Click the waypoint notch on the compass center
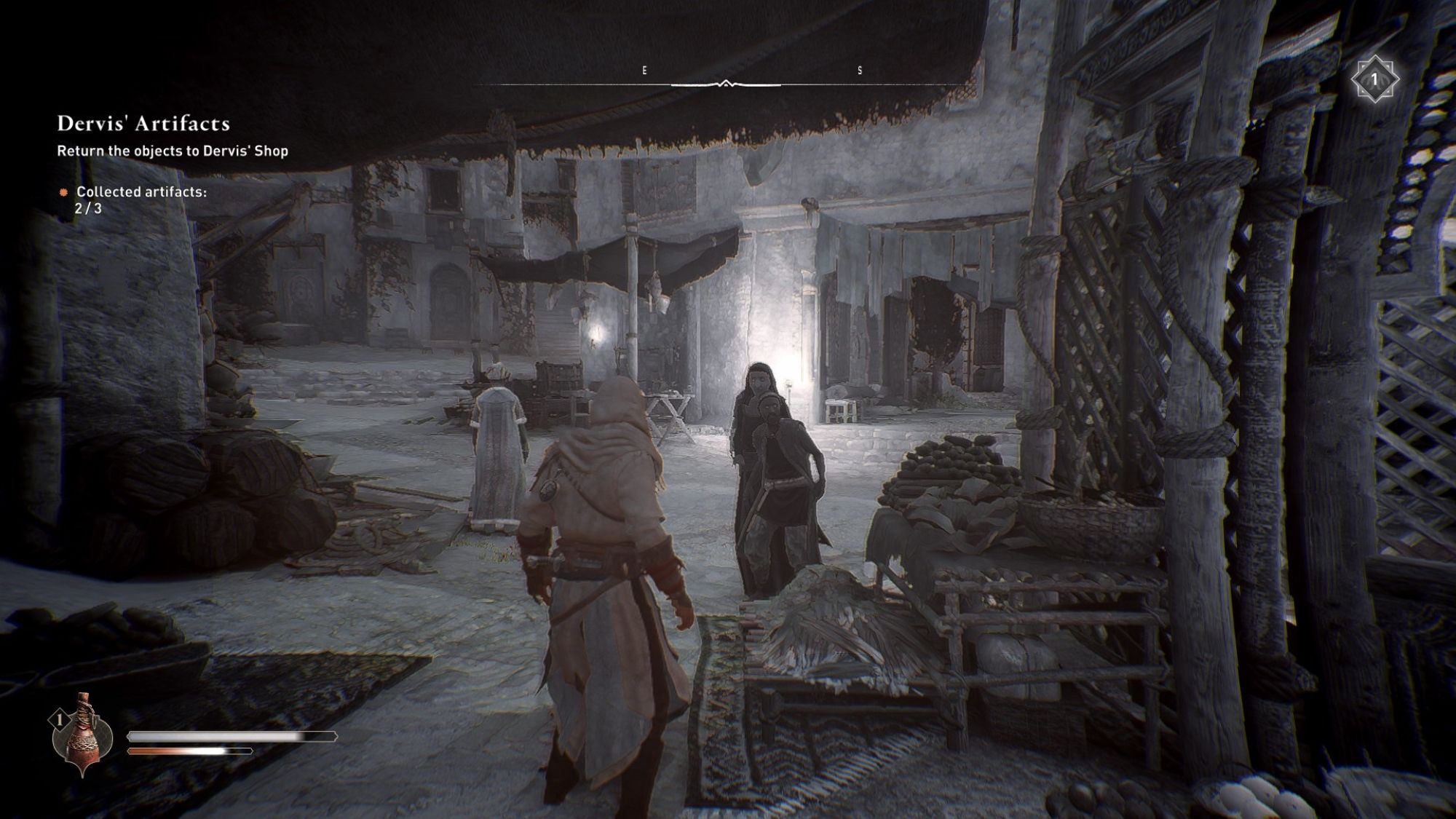This screenshot has height=819, width=1456. click(726, 82)
